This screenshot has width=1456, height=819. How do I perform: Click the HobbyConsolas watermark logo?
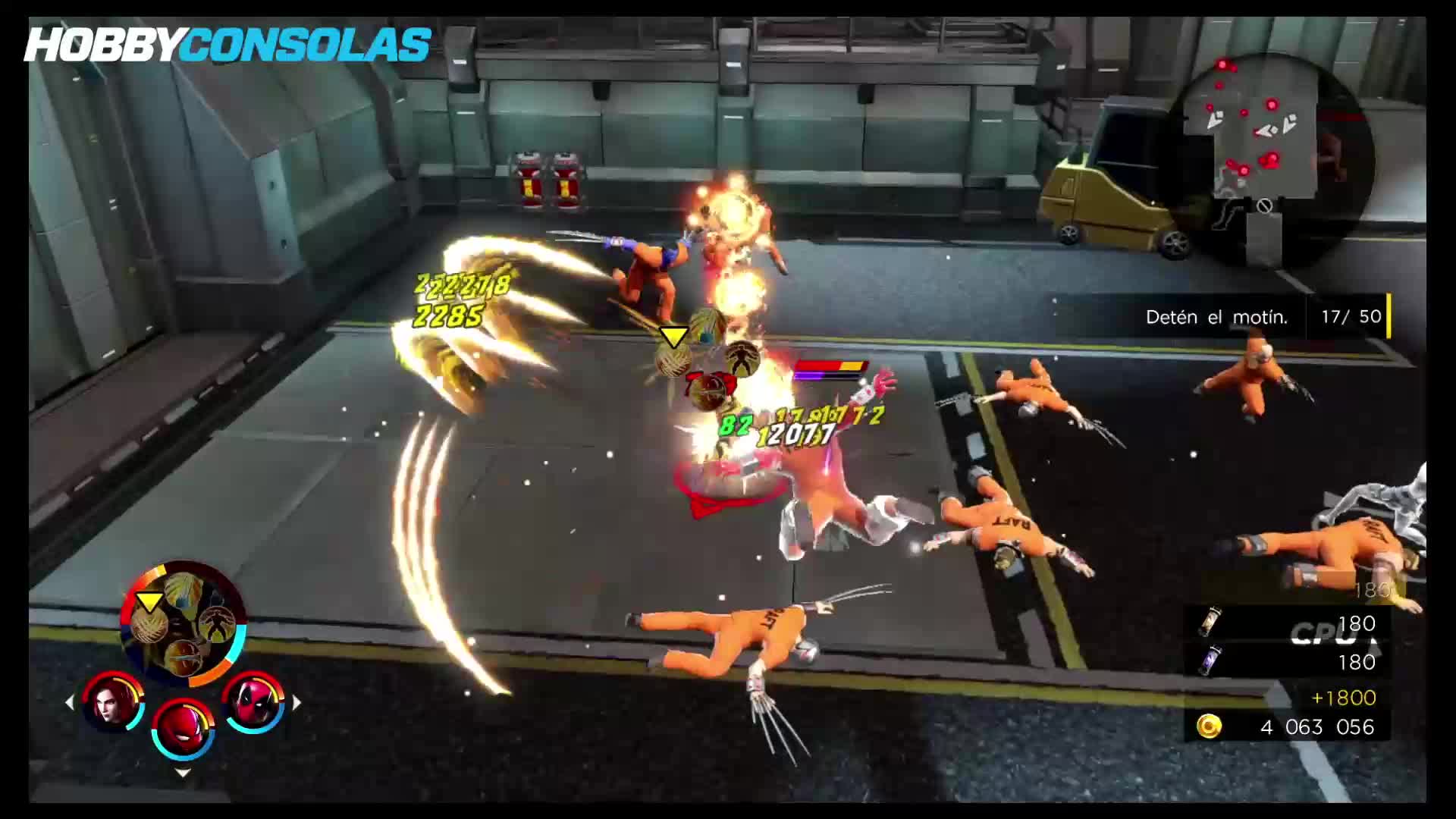click(x=228, y=45)
